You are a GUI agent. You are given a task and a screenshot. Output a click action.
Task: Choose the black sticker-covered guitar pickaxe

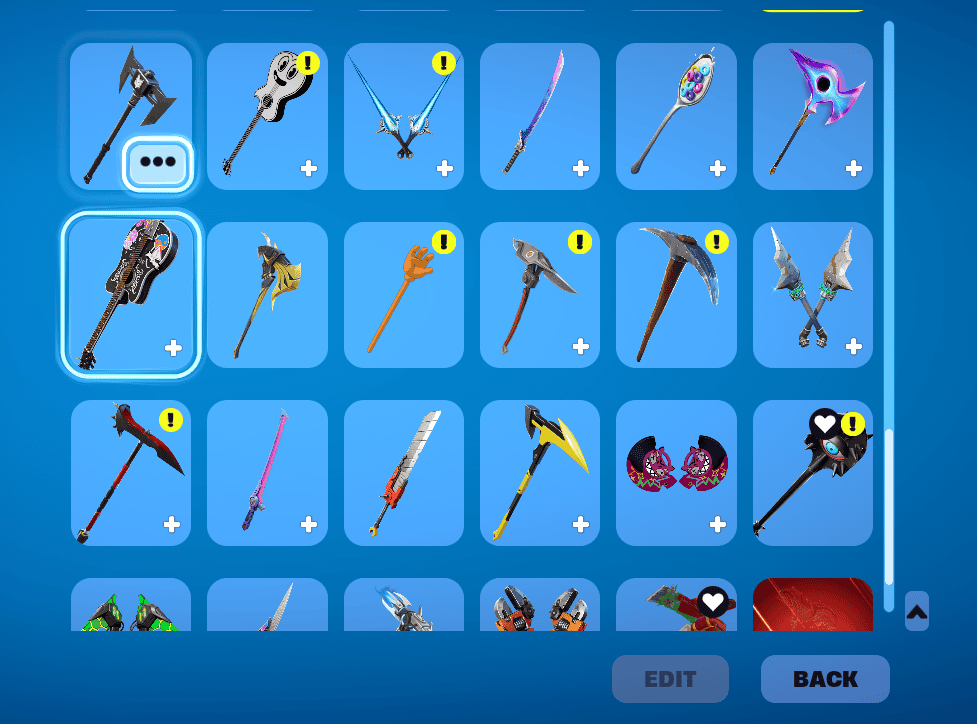pyautogui.click(x=131, y=295)
